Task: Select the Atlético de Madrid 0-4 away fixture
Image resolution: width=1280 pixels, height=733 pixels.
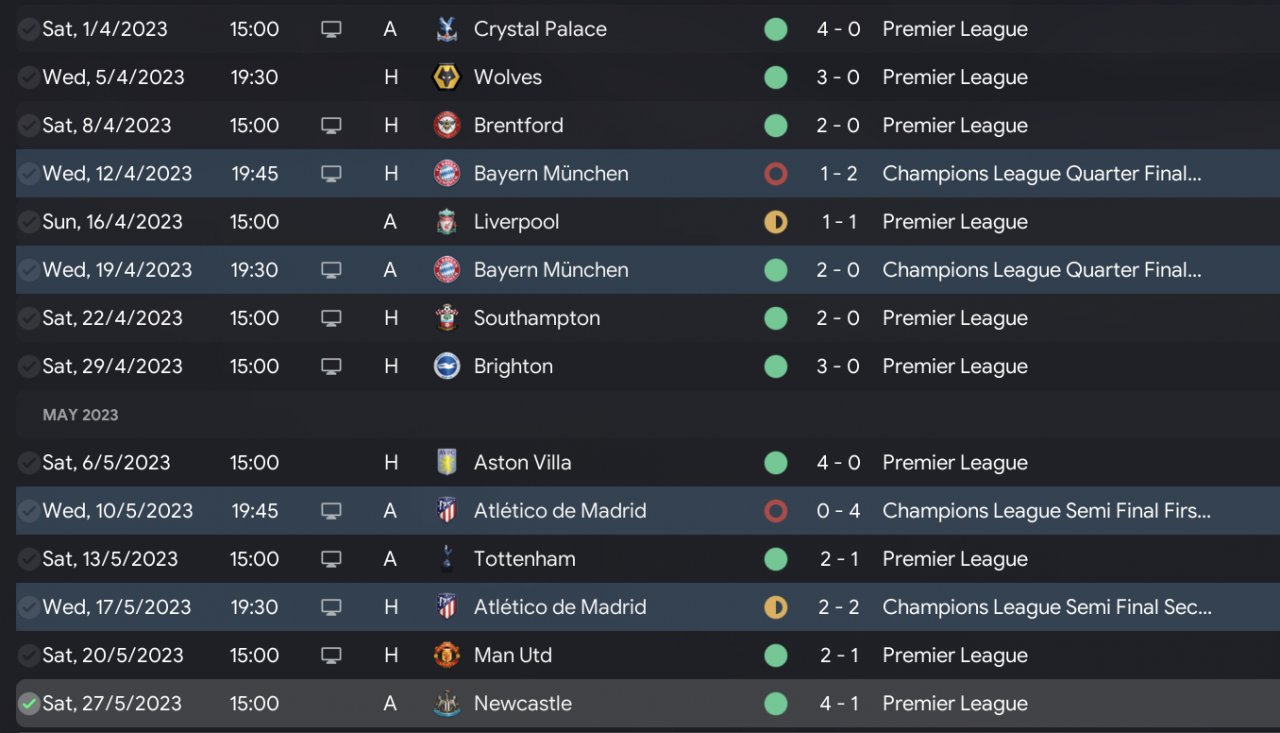Action: [640, 511]
